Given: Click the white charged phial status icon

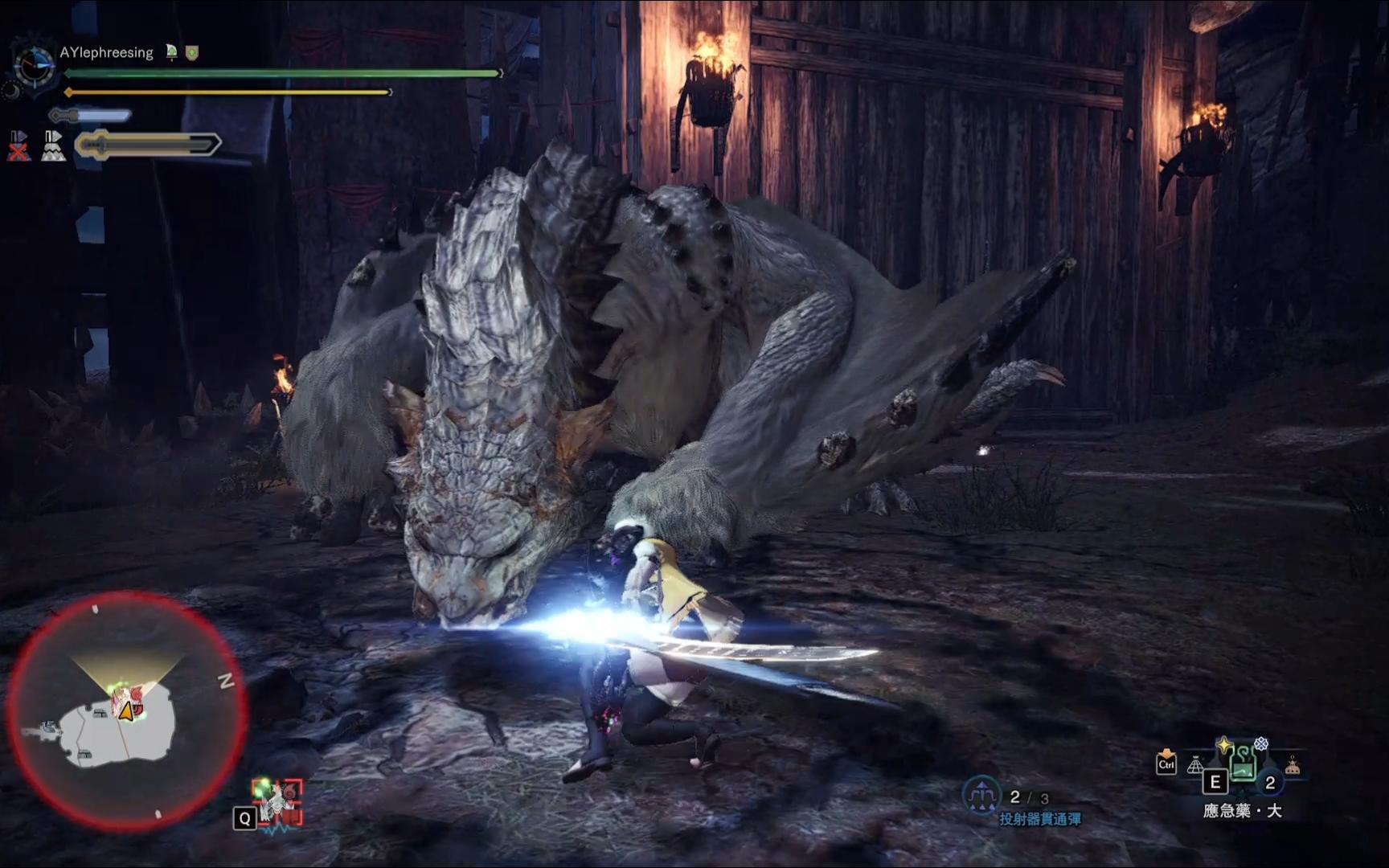Looking at the screenshot, I should pos(53,146).
